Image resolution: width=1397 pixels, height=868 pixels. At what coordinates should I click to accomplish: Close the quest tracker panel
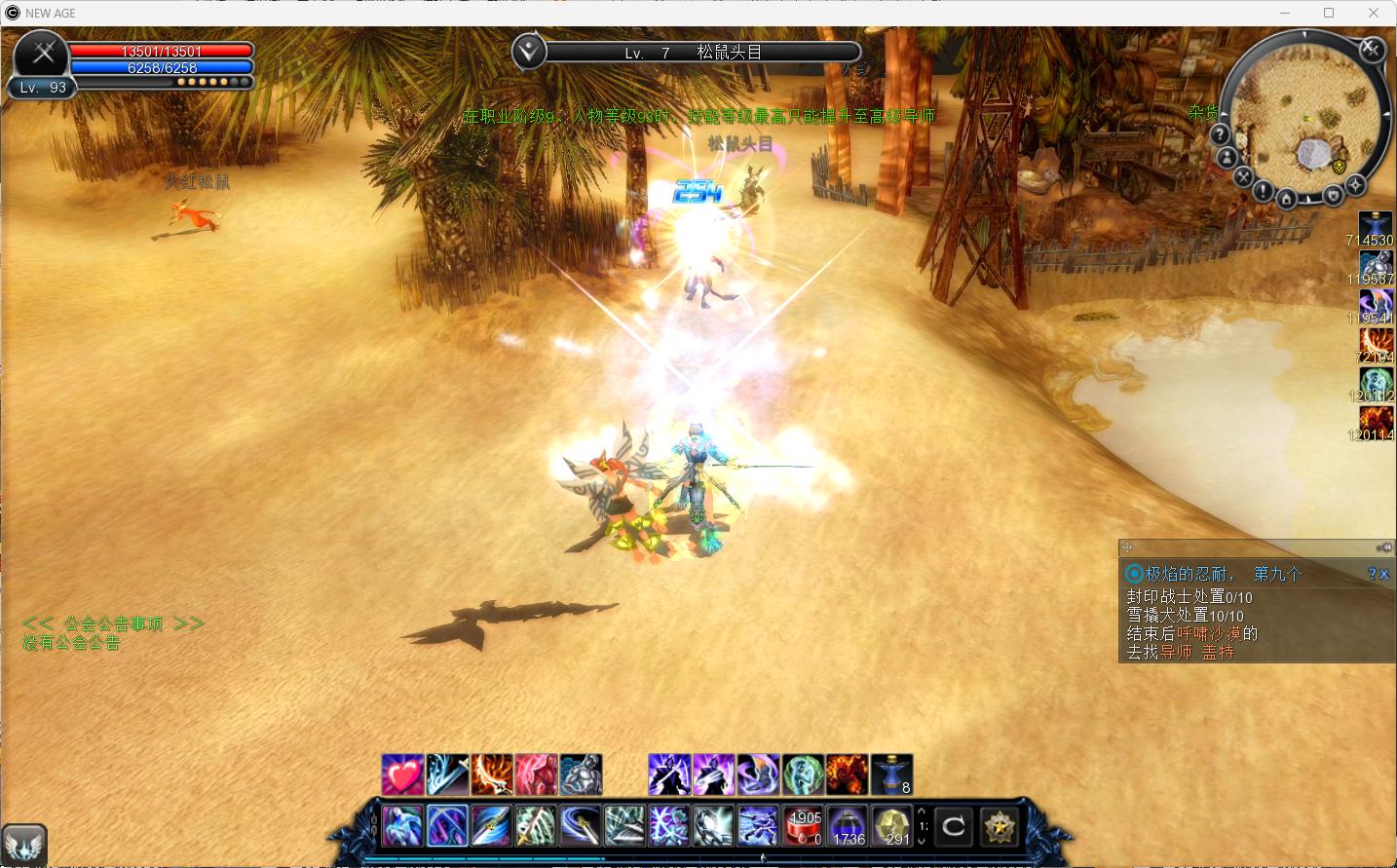[x=1384, y=575]
